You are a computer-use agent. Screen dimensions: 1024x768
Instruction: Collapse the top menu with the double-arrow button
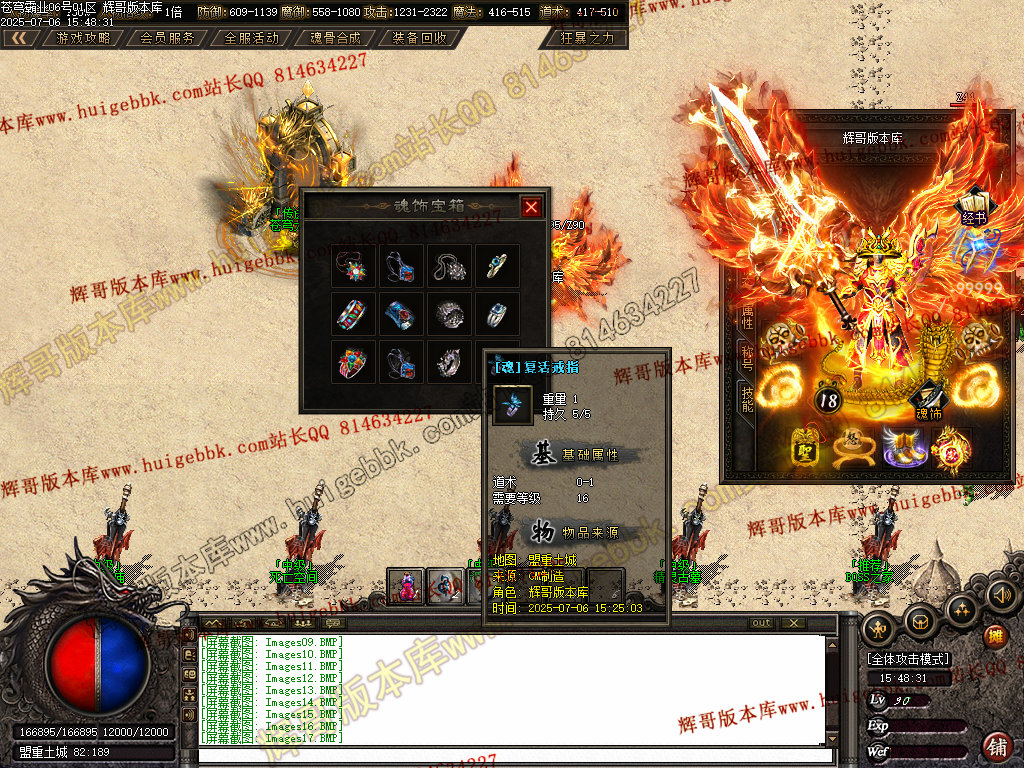click(x=18, y=38)
